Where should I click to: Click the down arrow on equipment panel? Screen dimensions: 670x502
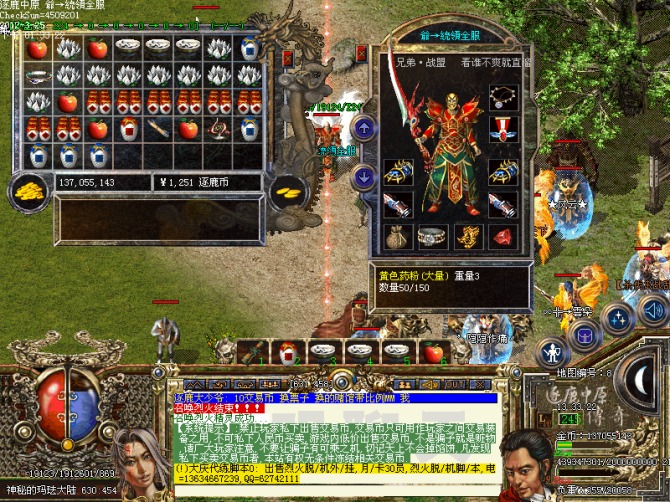(364, 175)
